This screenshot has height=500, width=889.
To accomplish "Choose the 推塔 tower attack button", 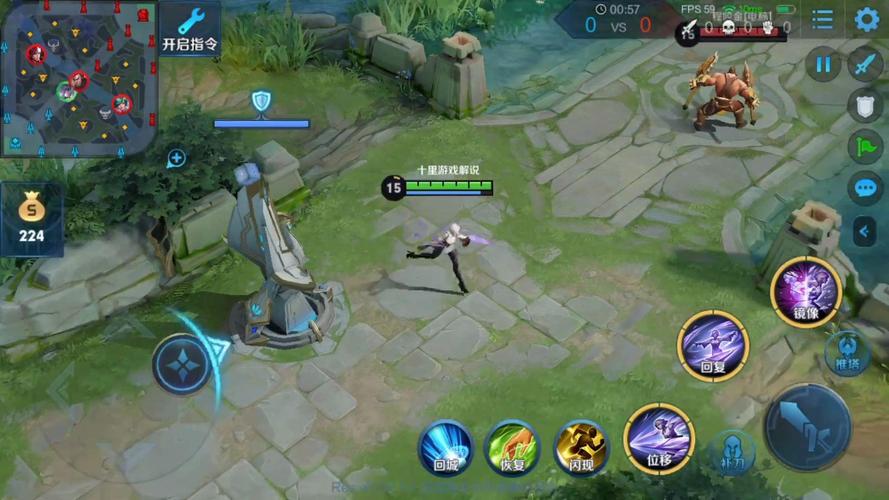I will (847, 352).
